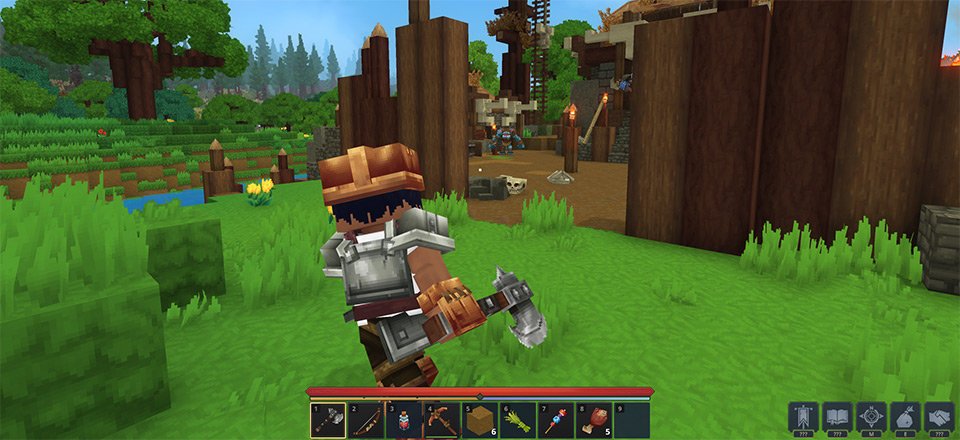Select the dirt block stack slot

pos(479,420)
